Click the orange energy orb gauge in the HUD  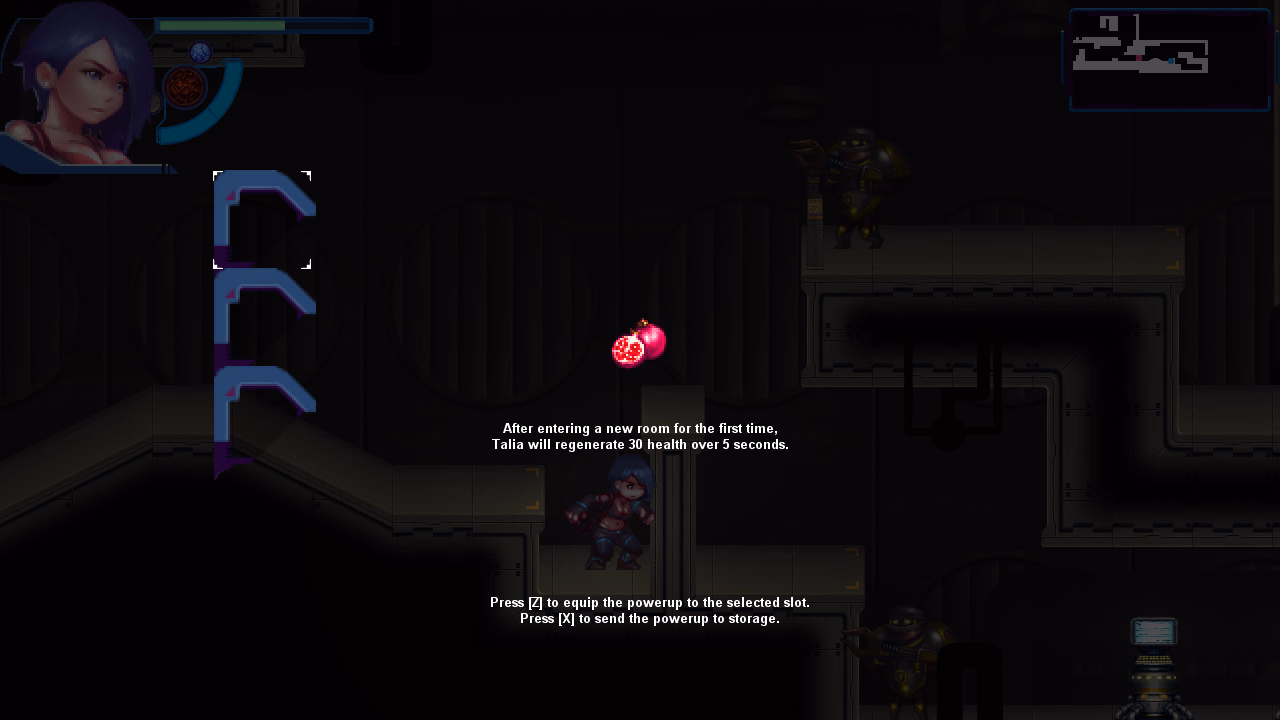coord(183,88)
